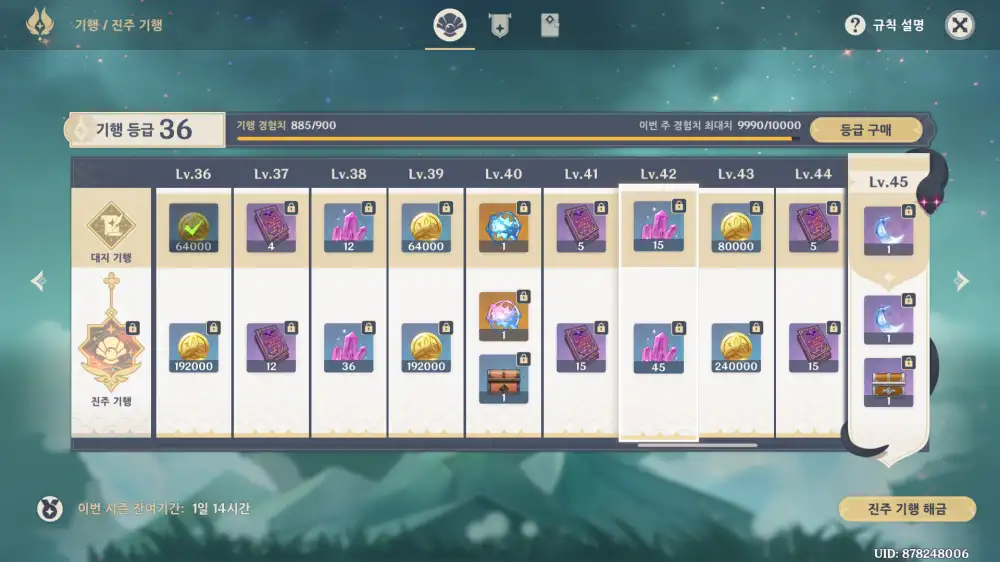1000x562 pixels.
Task: Switch to the missions banner tab
Action: click(499, 27)
